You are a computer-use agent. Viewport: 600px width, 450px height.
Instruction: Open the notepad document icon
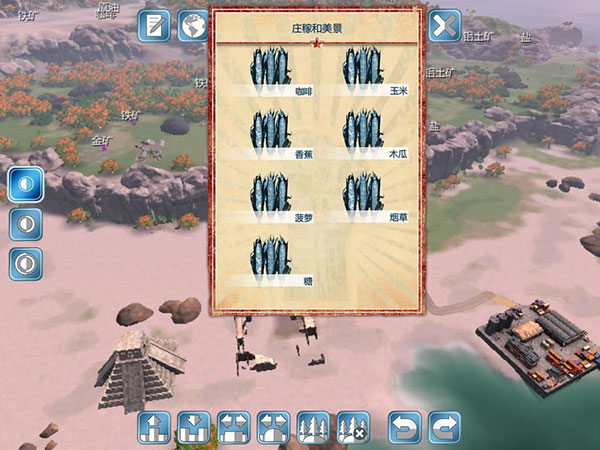pyautogui.click(x=154, y=26)
